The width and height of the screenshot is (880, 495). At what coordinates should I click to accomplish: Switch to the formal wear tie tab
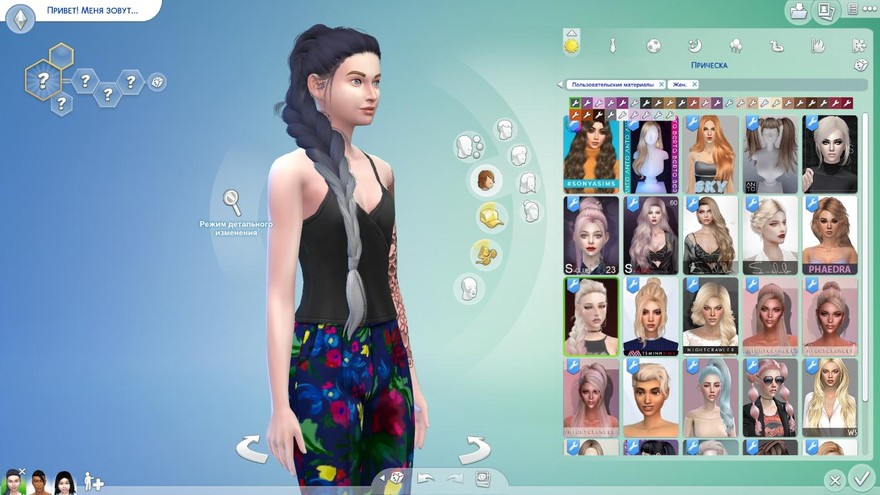pyautogui.click(x=612, y=46)
